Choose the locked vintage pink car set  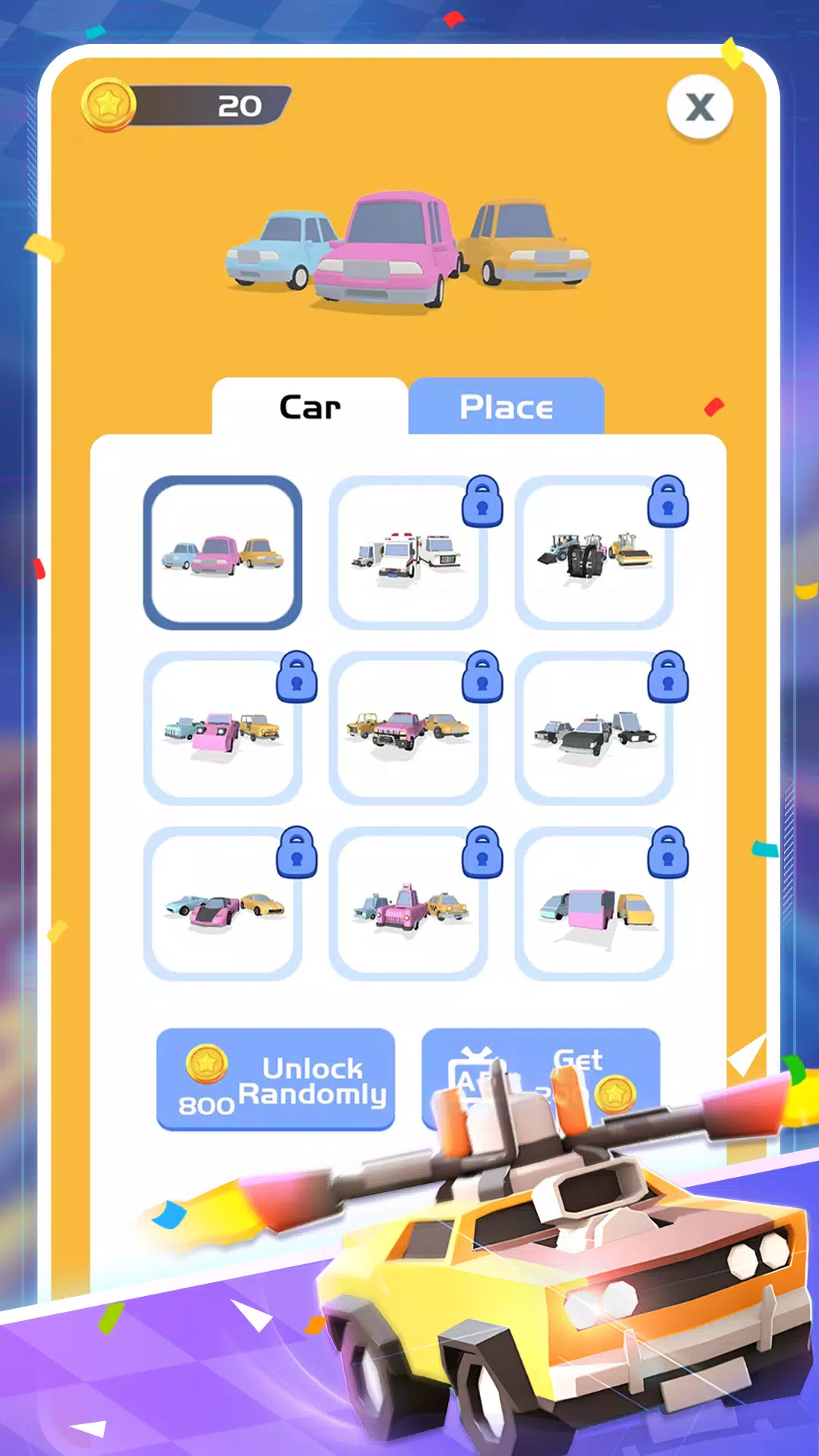coord(222,729)
